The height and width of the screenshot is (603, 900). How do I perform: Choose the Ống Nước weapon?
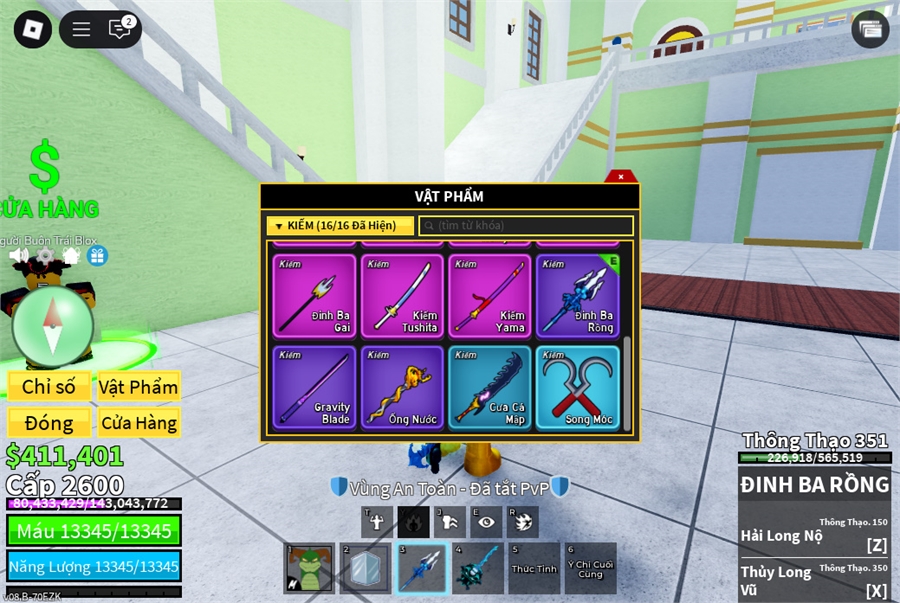[x=402, y=388]
